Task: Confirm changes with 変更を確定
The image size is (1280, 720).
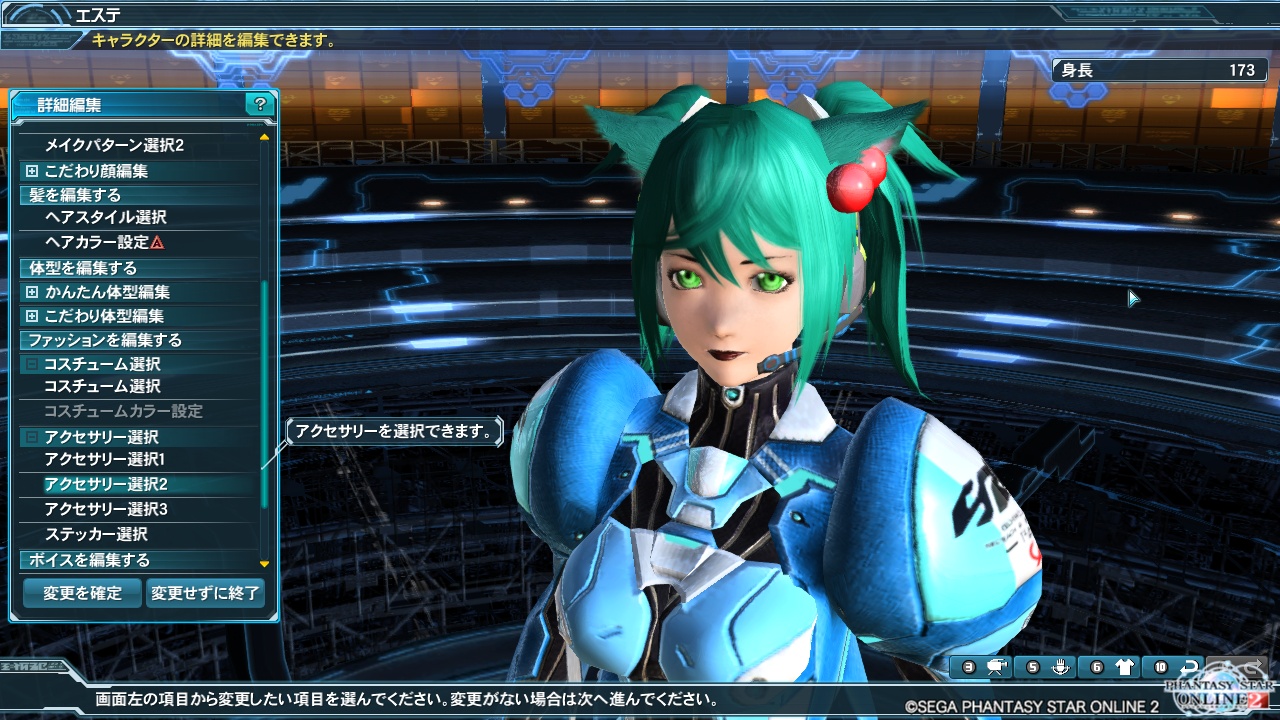Action: [x=82, y=593]
